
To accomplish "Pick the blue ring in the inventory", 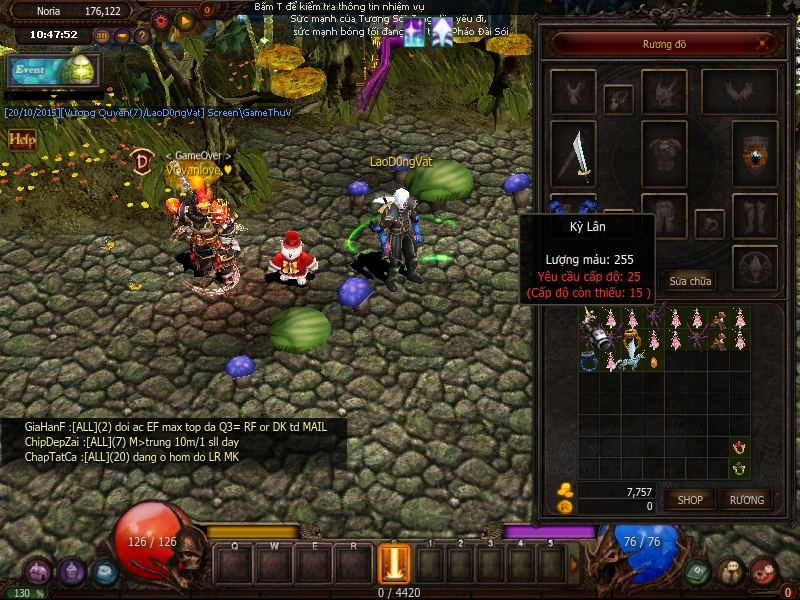I will [590, 362].
